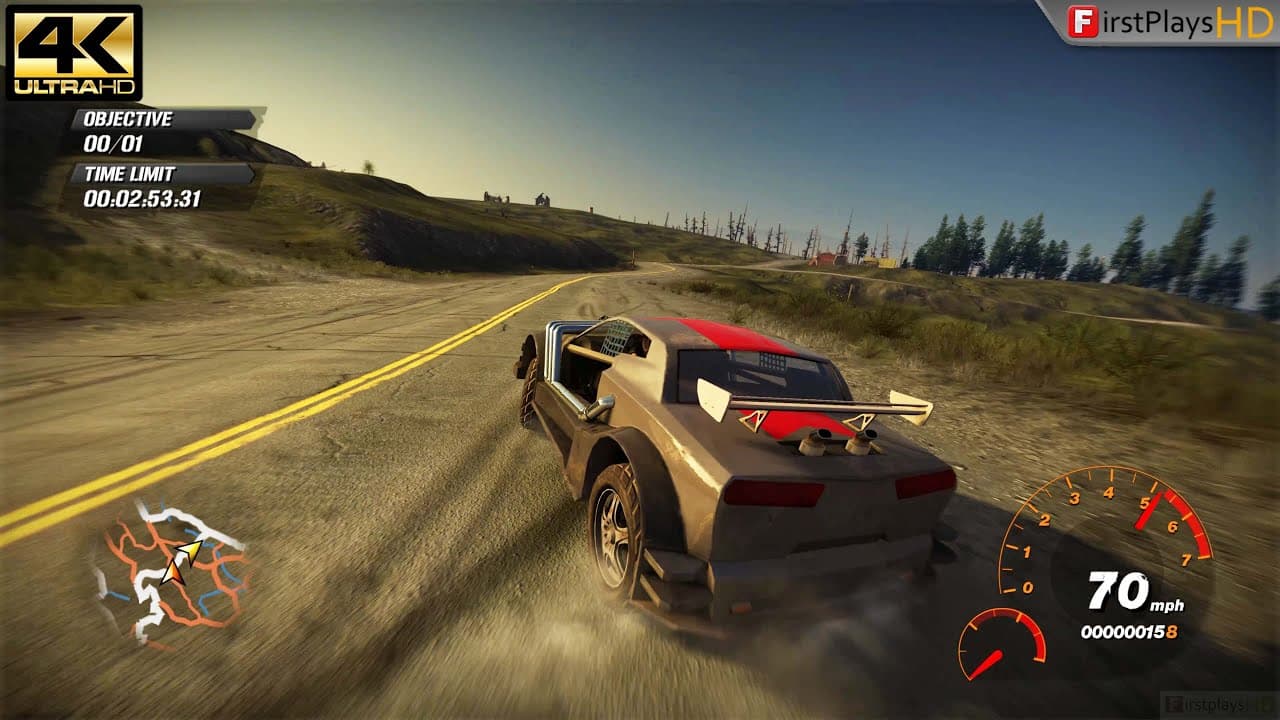The image size is (1280, 720).
Task: Select the FirstPlaysHD channel logo
Action: 1165,22
